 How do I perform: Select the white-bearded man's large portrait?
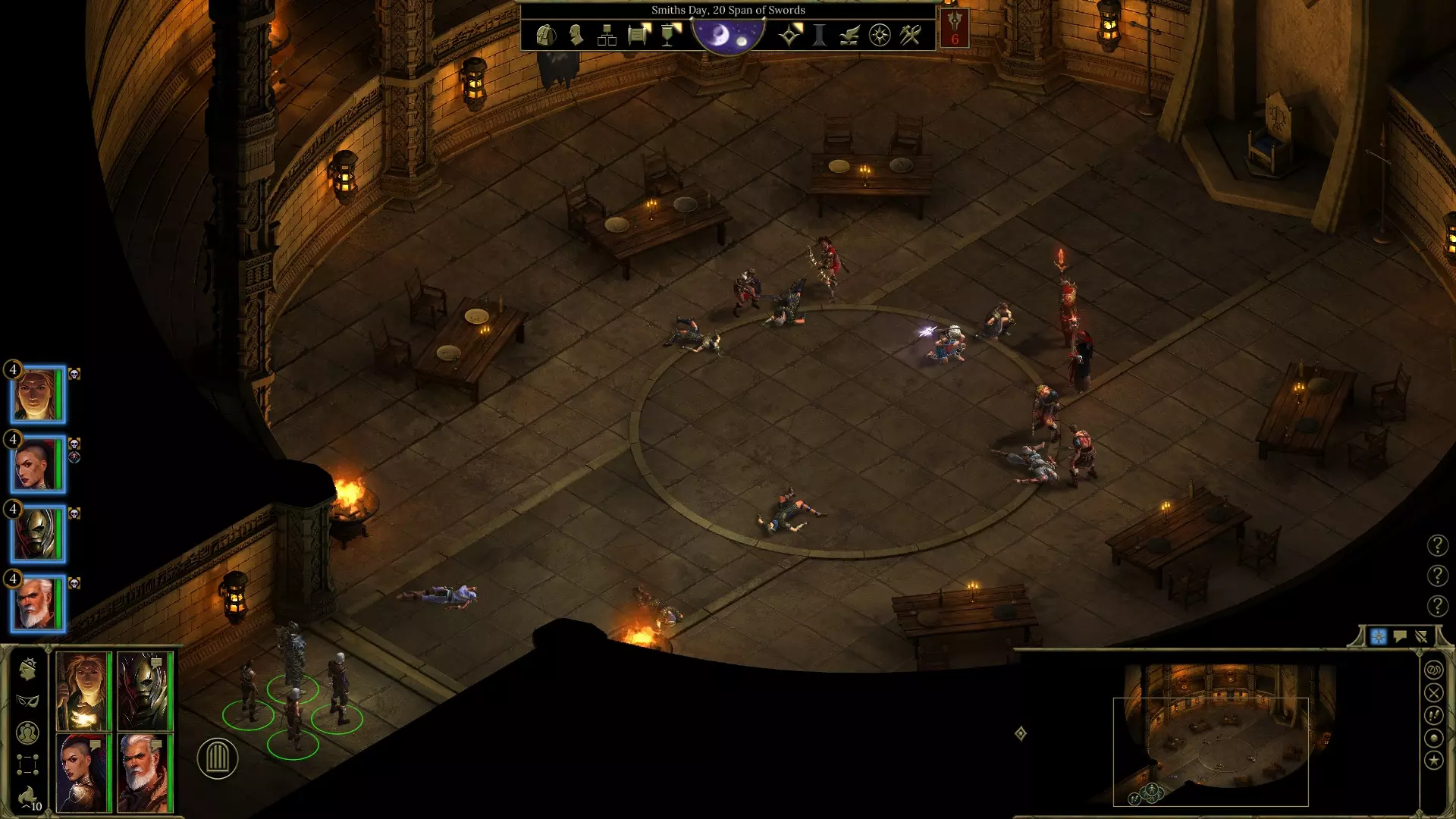(145, 773)
